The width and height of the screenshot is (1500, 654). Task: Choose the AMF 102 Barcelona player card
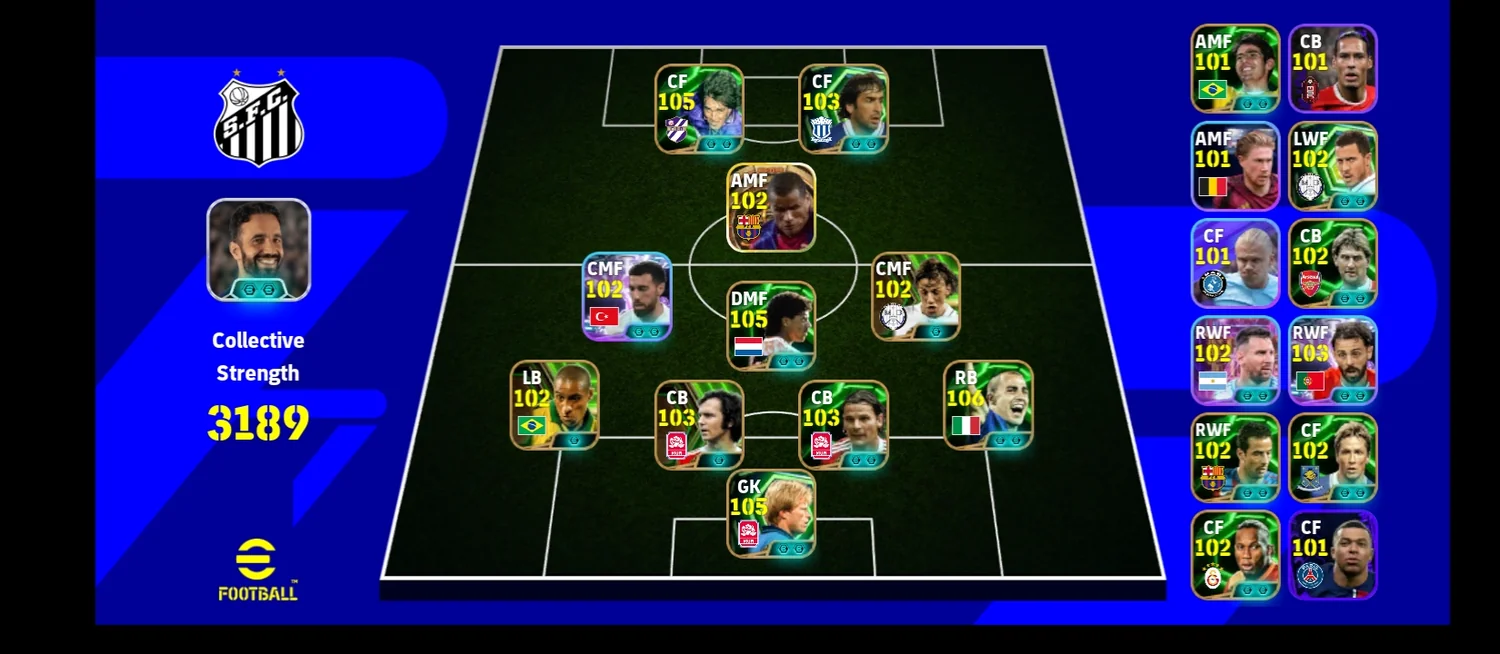tap(771, 207)
